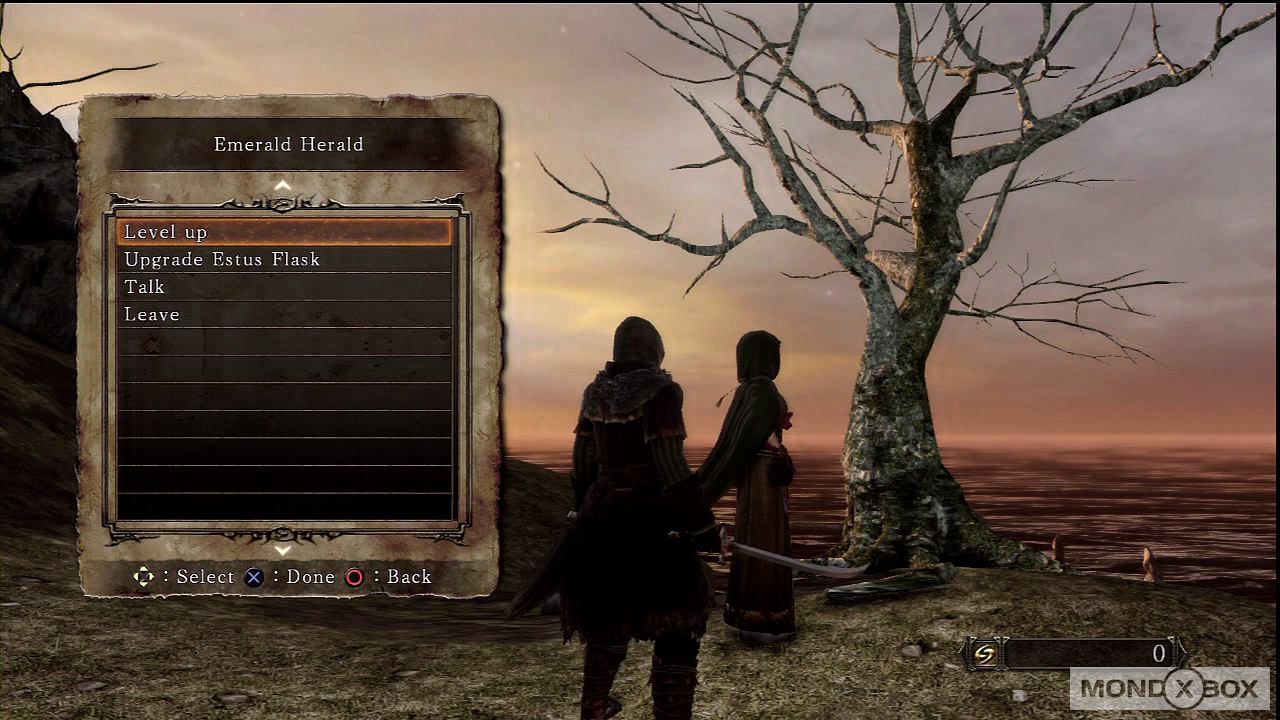
Task: Choose Upgrade Estus Flask
Action: point(284,260)
